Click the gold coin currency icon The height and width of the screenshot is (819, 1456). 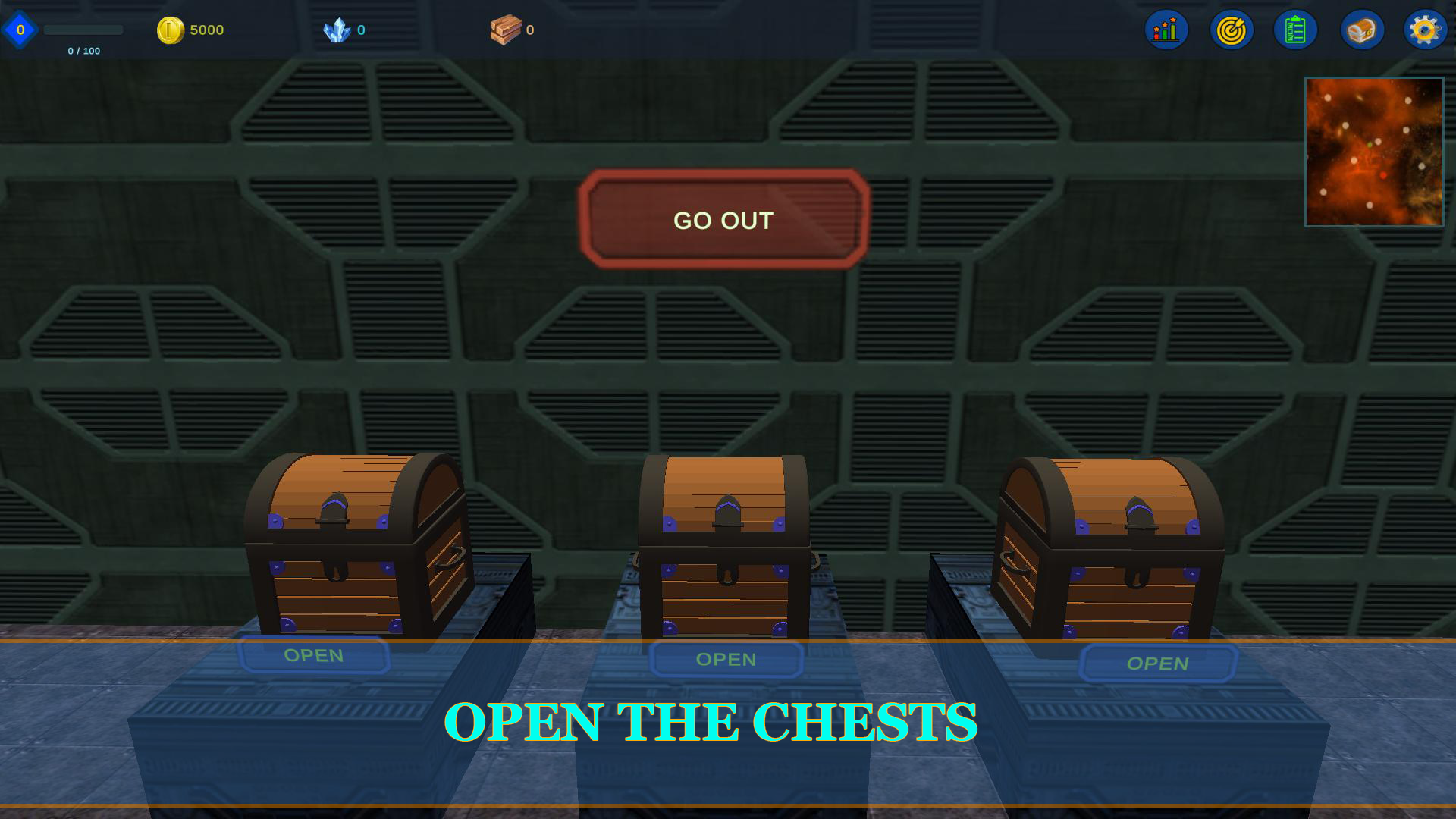pos(170,29)
